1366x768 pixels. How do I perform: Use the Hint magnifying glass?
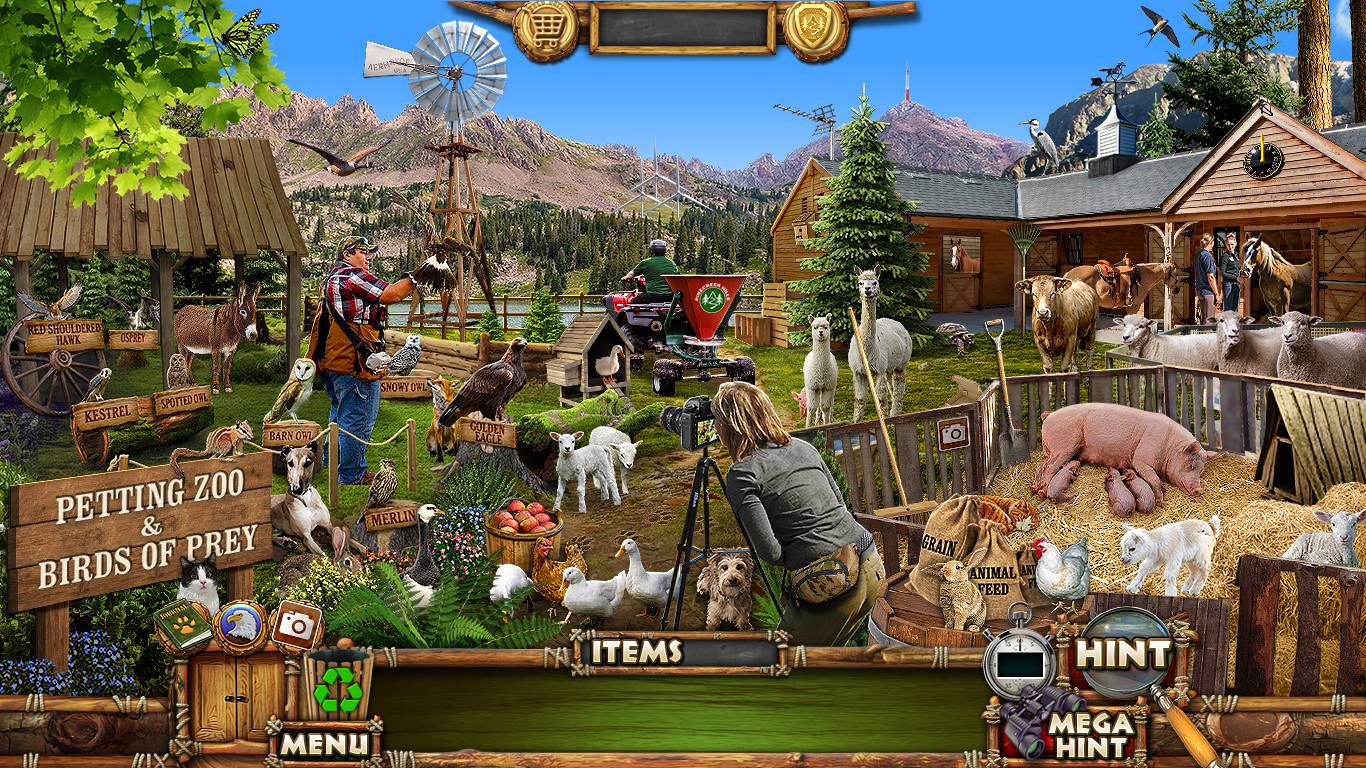[x=1123, y=654]
